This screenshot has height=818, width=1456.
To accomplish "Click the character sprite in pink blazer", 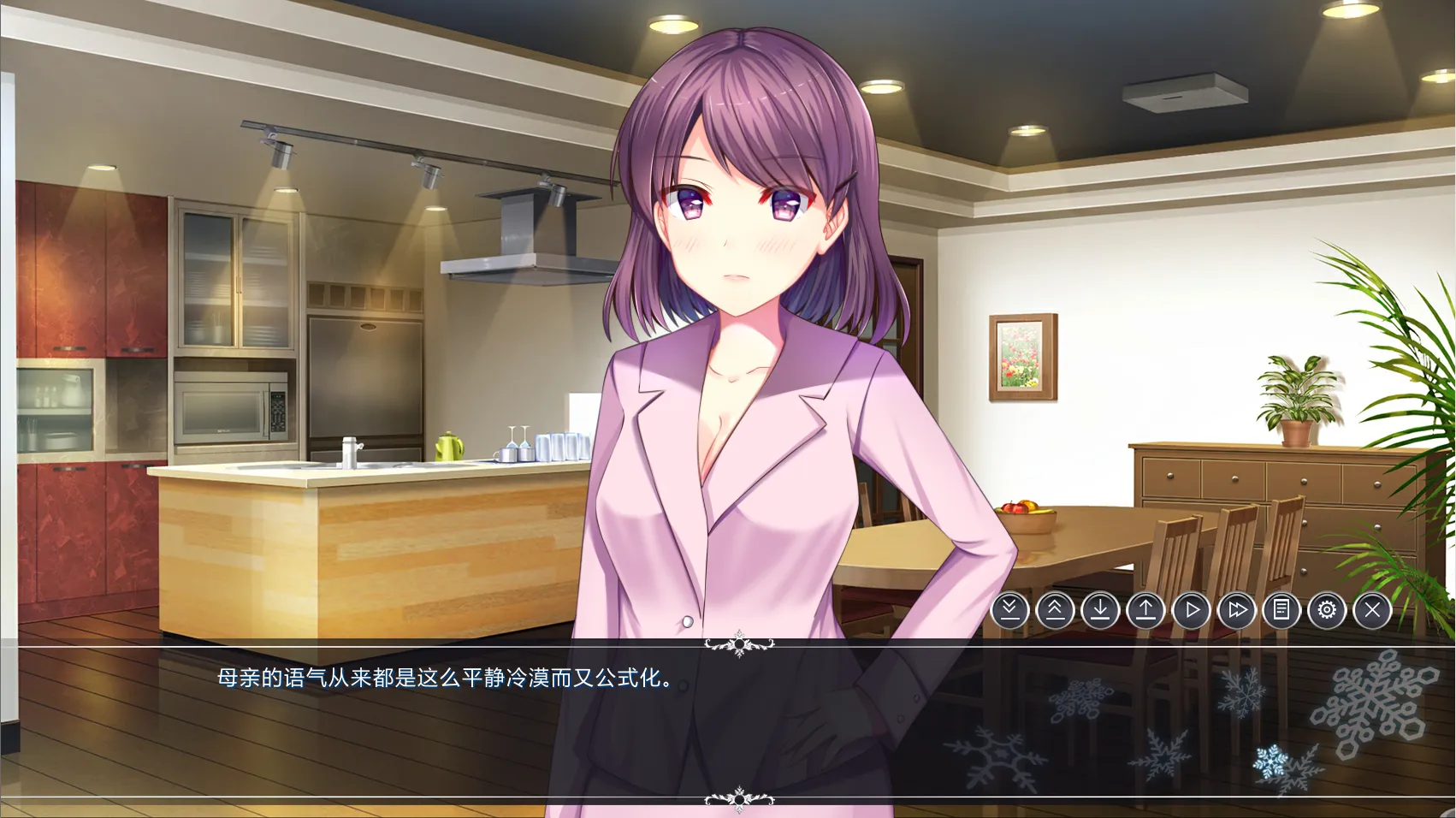I will pyautogui.click(x=744, y=385).
